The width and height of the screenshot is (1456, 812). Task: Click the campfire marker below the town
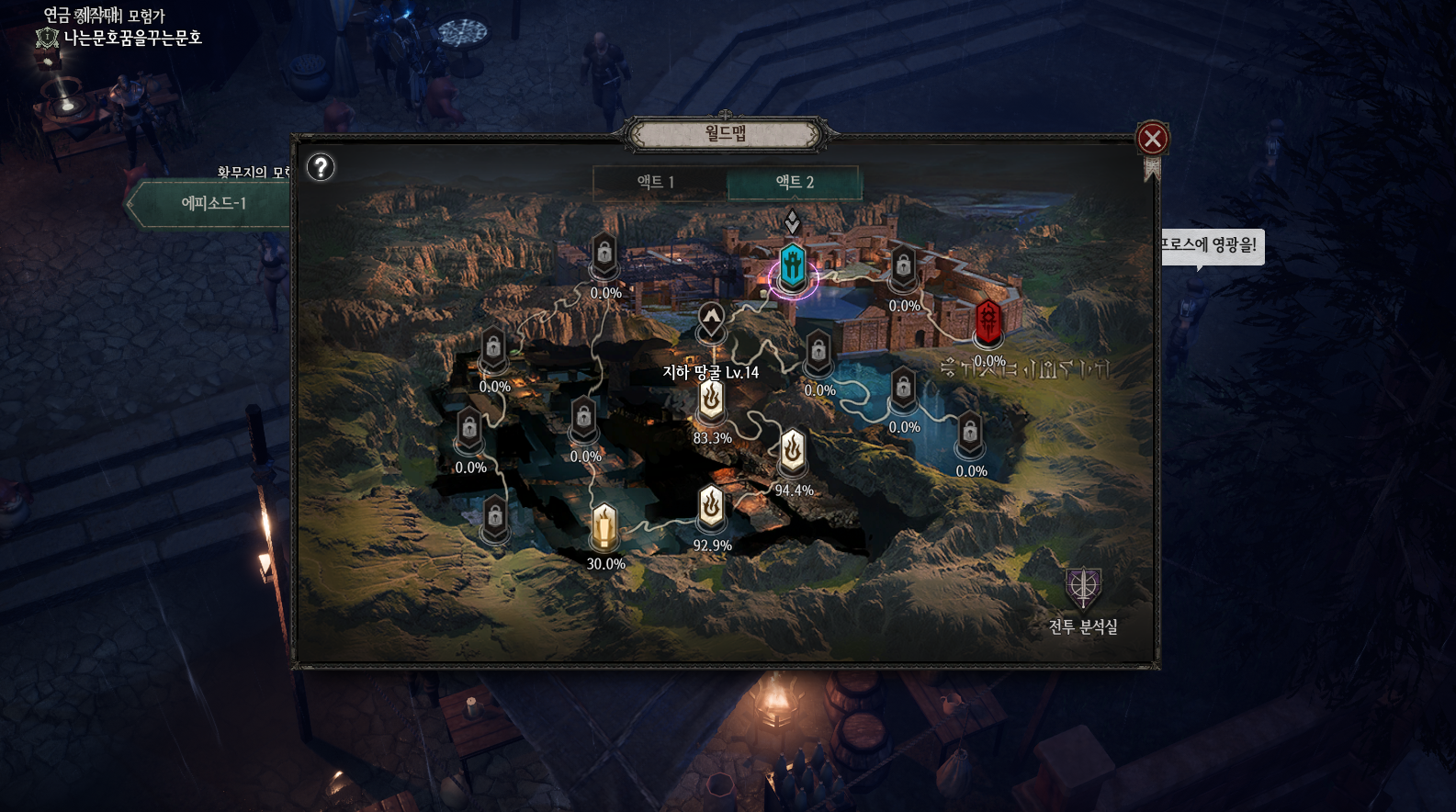coord(712,321)
